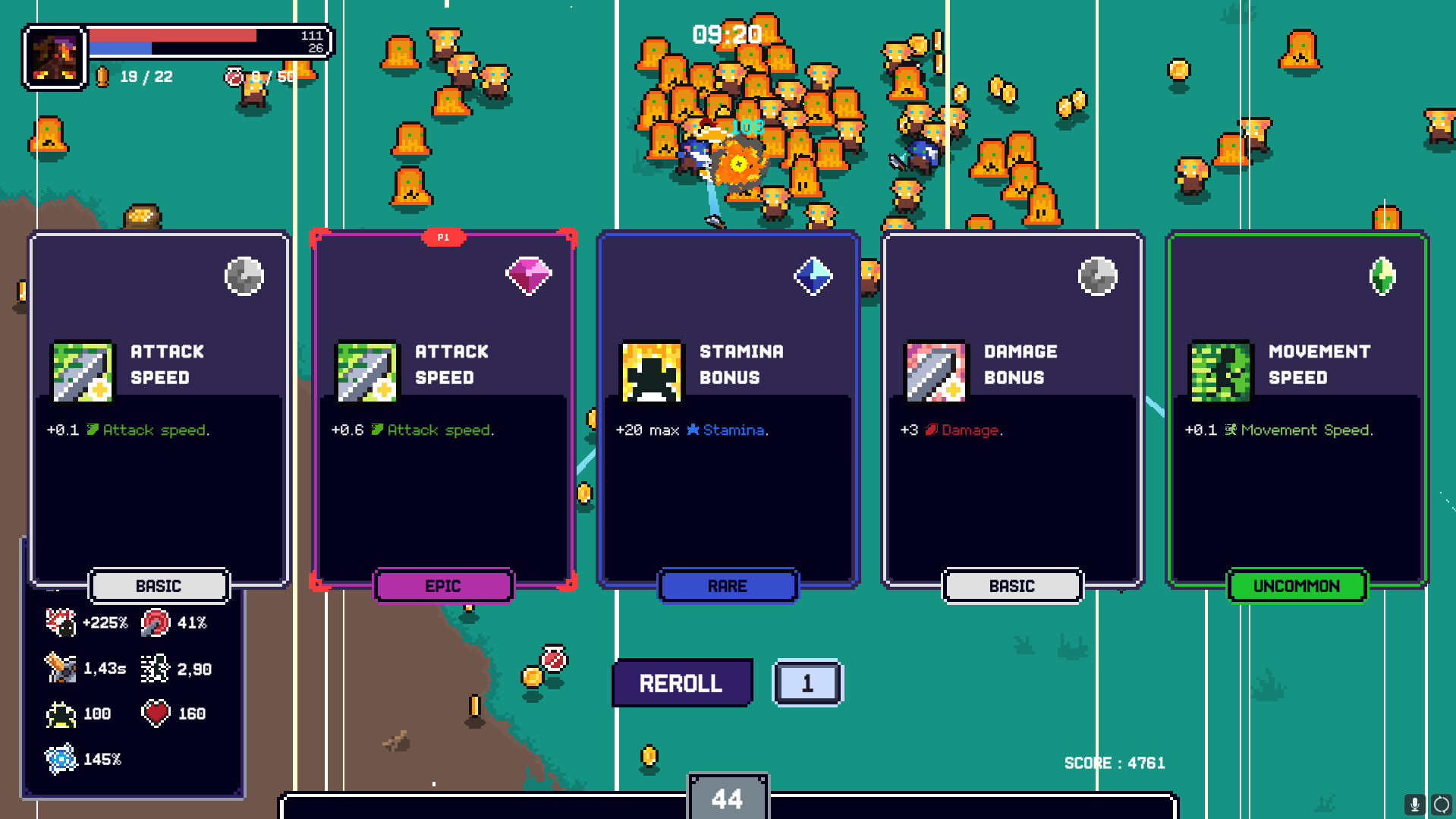The width and height of the screenshot is (1456, 819).
Task: Click the gray orb on Basic Attack Speed card
Action: click(x=244, y=276)
